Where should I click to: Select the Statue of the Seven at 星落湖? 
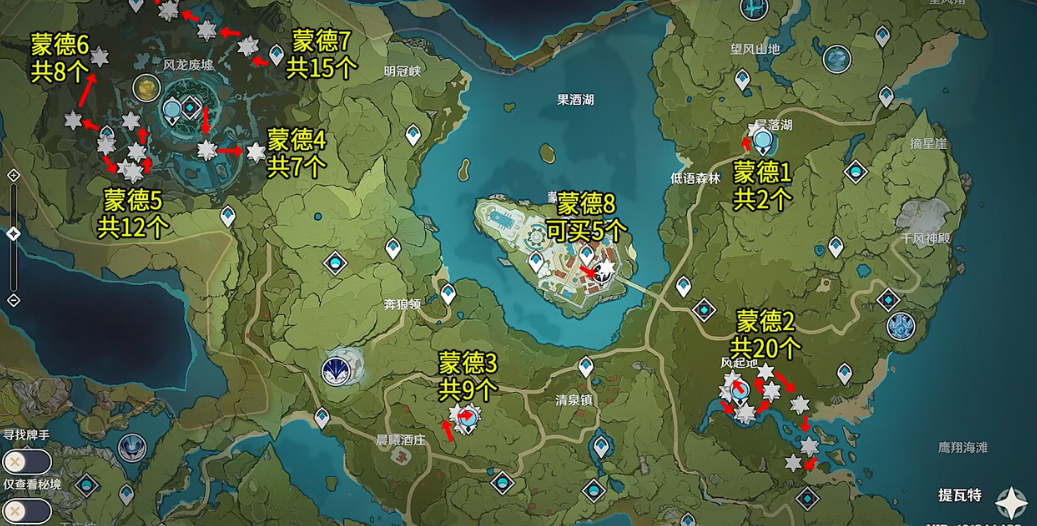coord(763,141)
